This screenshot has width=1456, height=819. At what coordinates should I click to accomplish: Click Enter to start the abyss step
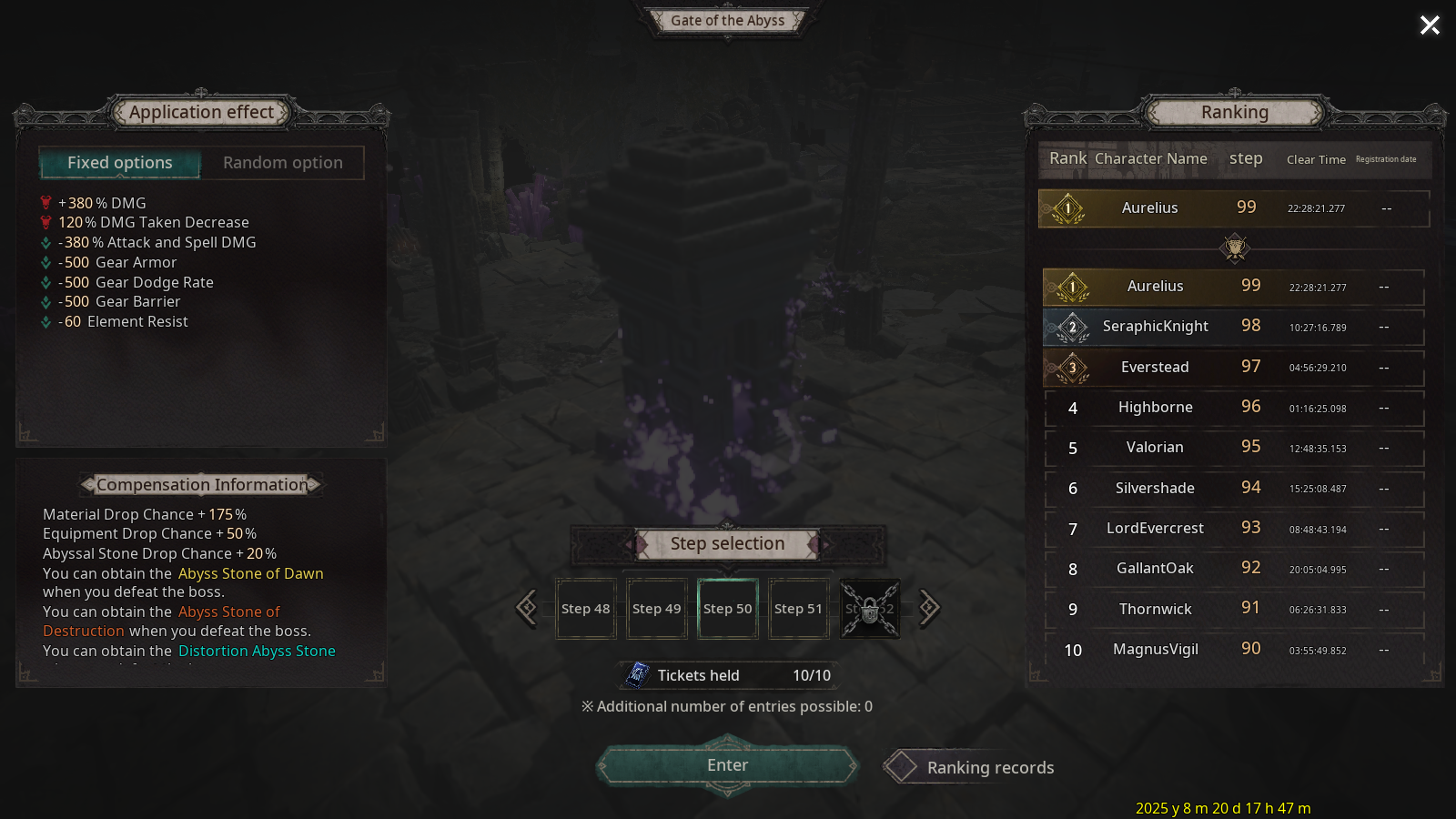point(728,766)
